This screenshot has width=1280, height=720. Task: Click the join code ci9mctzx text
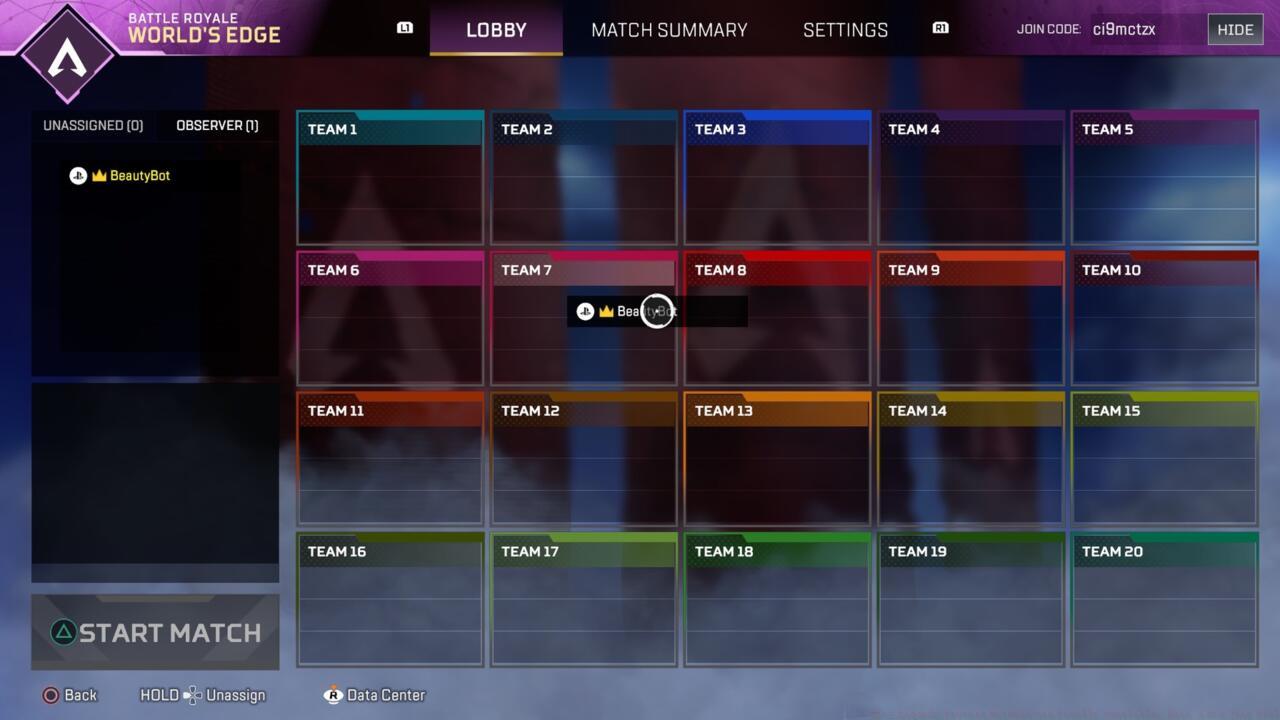click(1124, 29)
